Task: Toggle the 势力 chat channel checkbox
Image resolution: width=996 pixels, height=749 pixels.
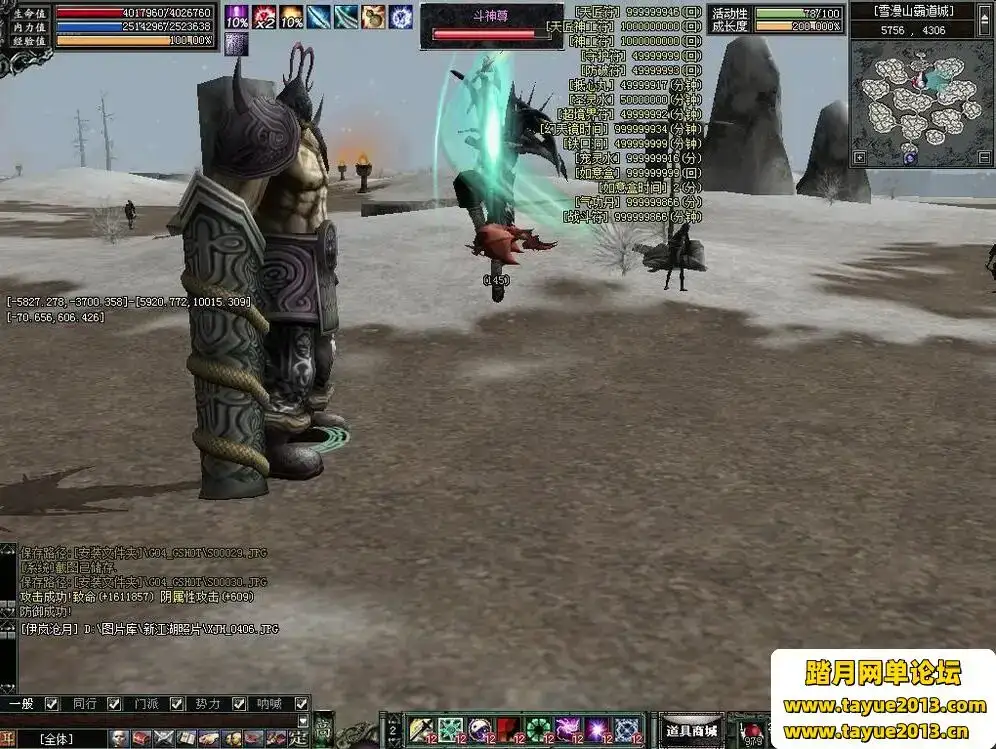Action: tap(238, 704)
